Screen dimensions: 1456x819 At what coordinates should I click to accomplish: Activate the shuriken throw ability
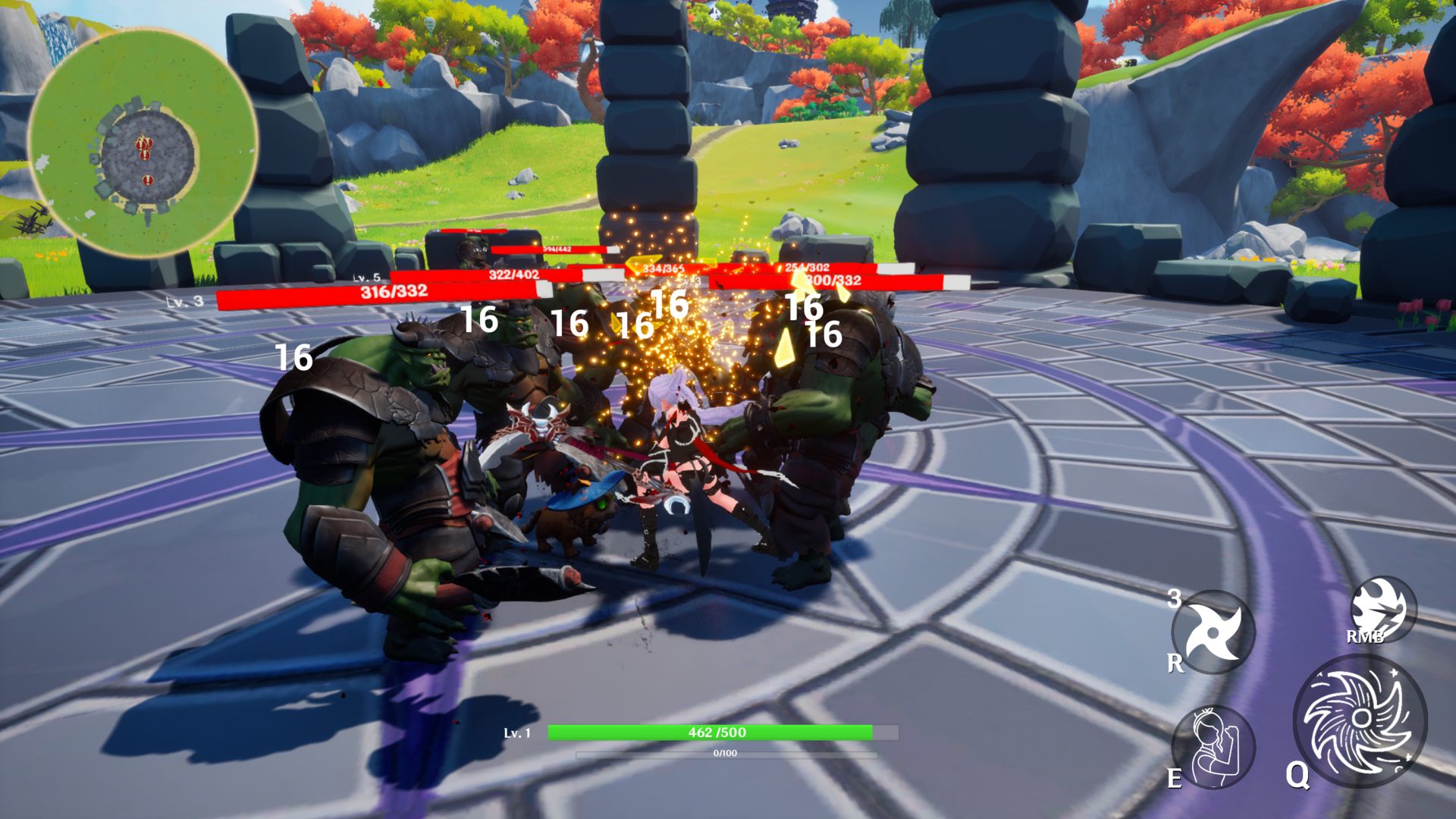pyautogui.click(x=1213, y=632)
